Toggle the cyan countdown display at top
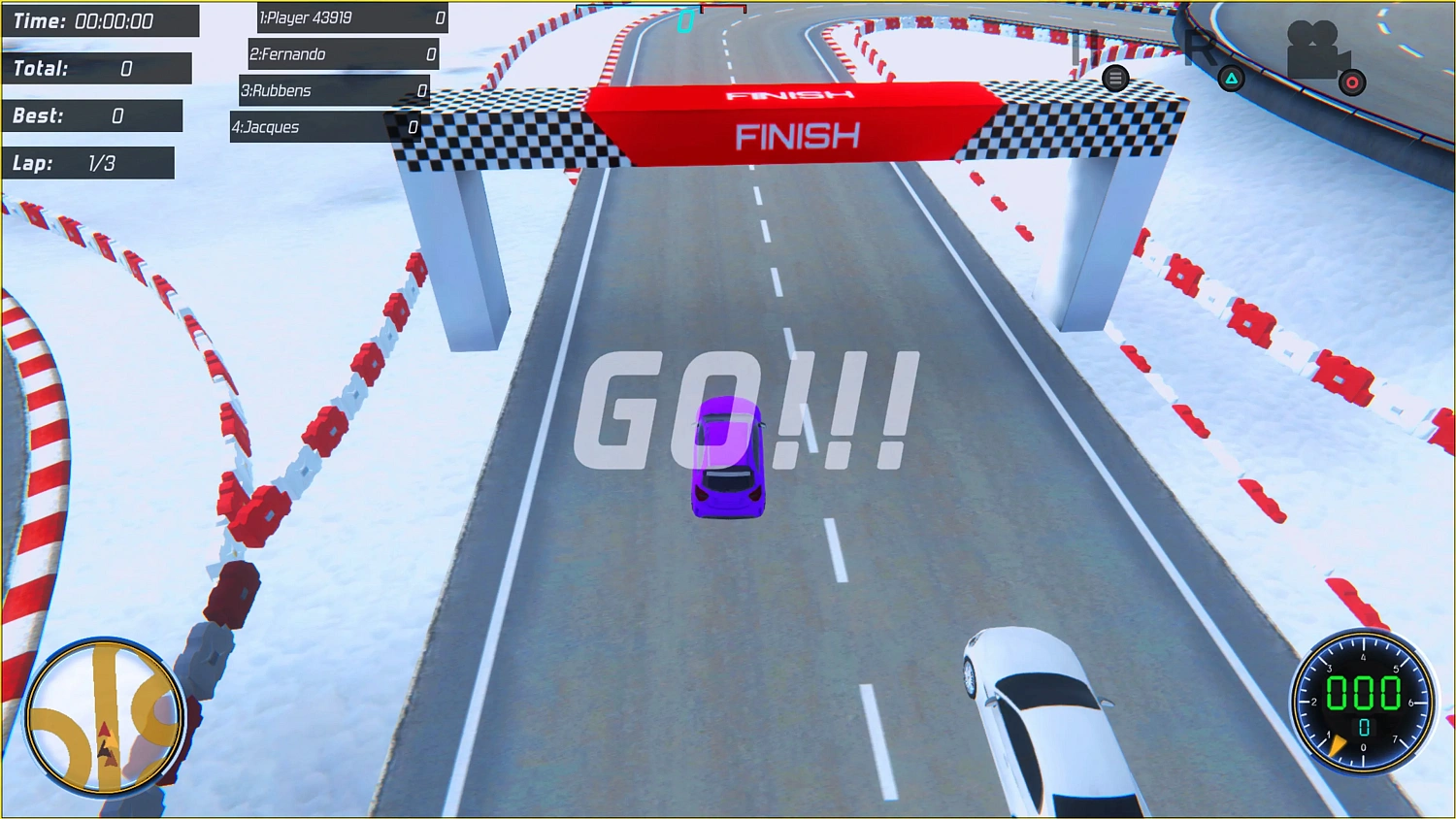The image size is (1456, 819). point(685,23)
